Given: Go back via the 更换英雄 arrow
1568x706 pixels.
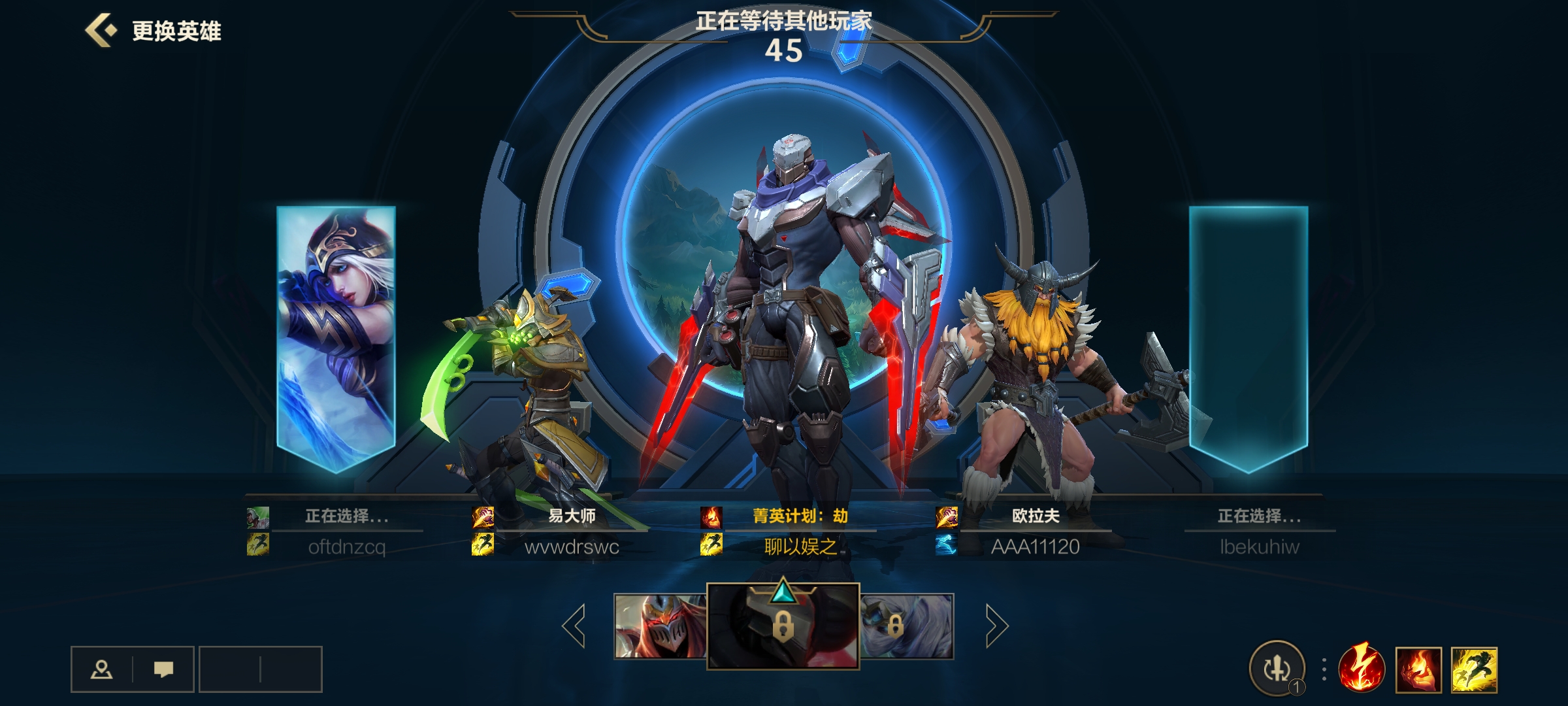Looking at the screenshot, I should click(x=101, y=31).
